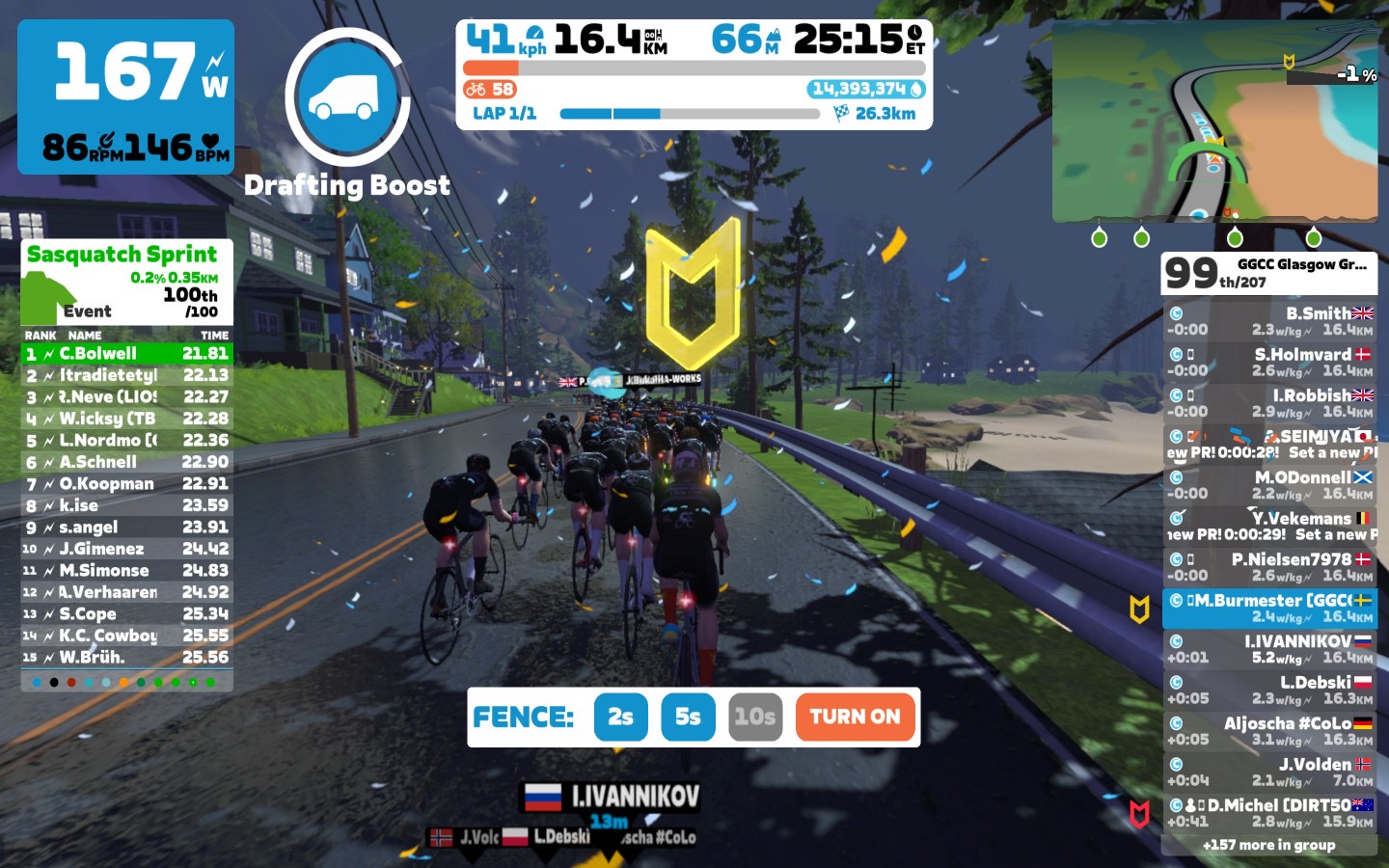Turn on the fence

click(855, 717)
